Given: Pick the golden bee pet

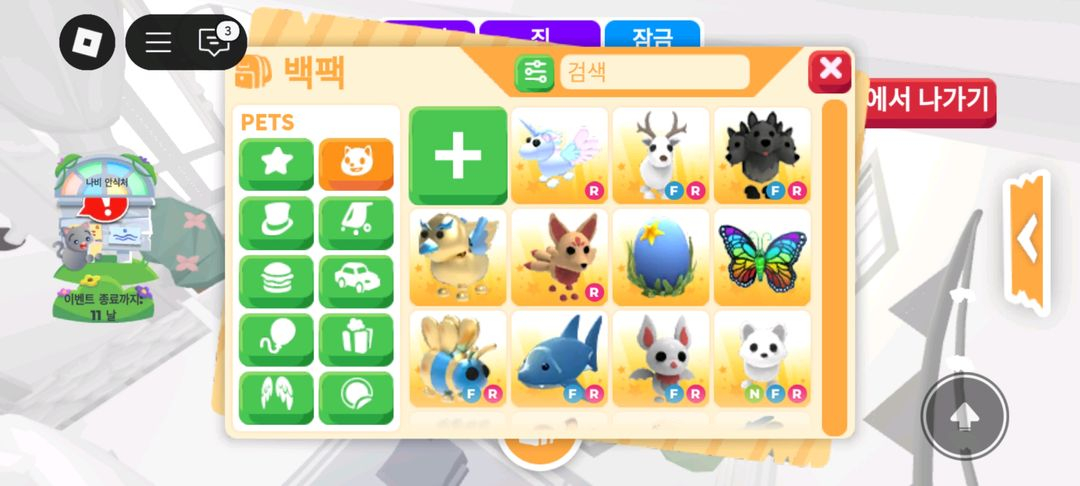Looking at the screenshot, I should (458, 360).
